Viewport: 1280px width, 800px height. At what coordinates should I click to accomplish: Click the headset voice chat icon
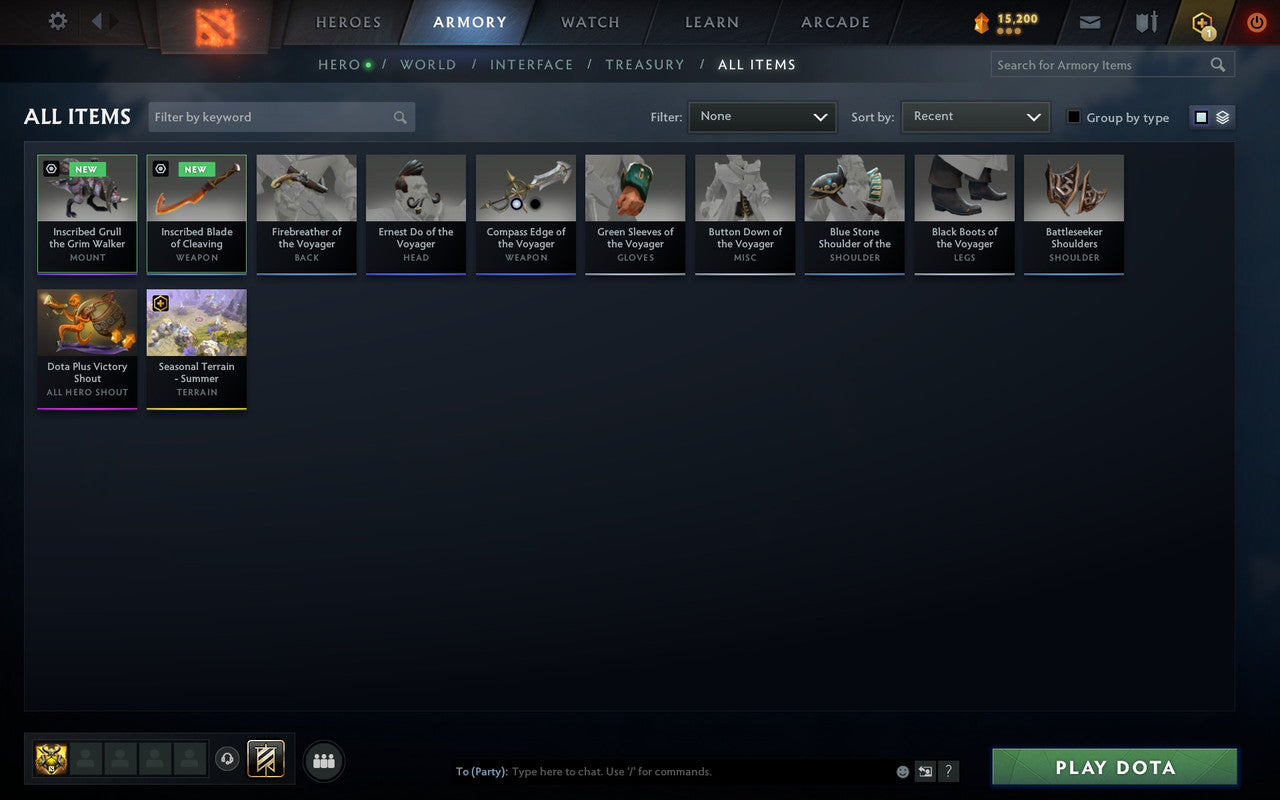click(227, 759)
